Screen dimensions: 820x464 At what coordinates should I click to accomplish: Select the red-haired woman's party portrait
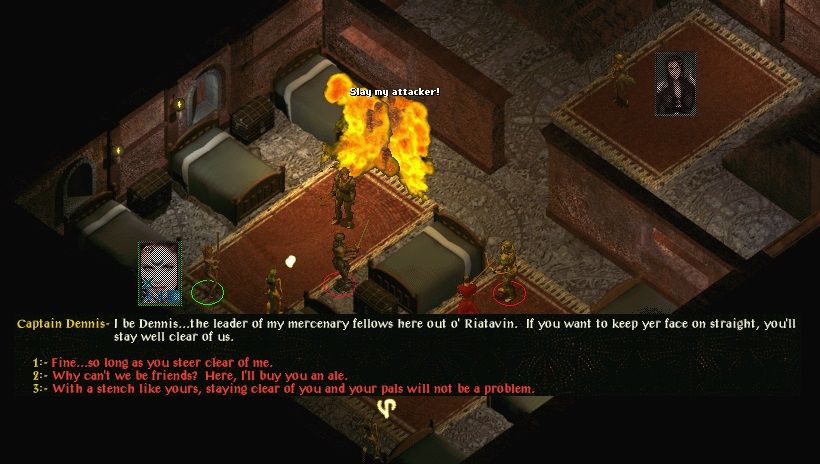click(x=160, y=272)
